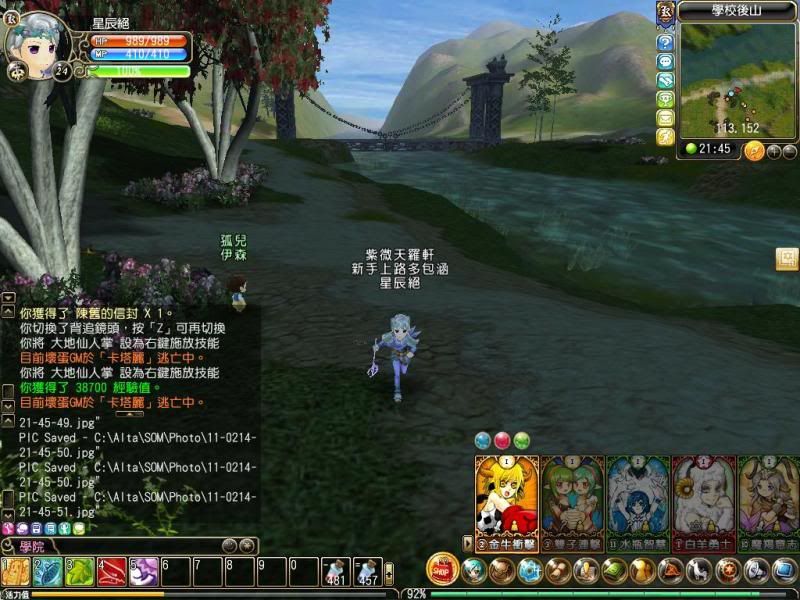Click the player portrait of 星辰絕
Viewport: 800px width, 600px height.
tap(37, 42)
